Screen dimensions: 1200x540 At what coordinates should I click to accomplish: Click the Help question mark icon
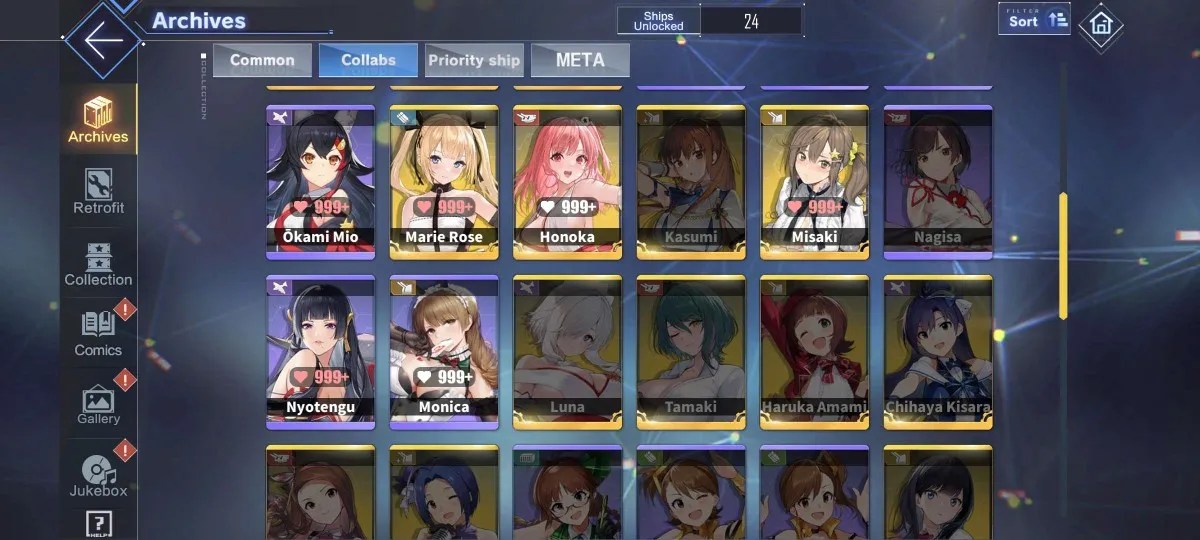coord(99,524)
